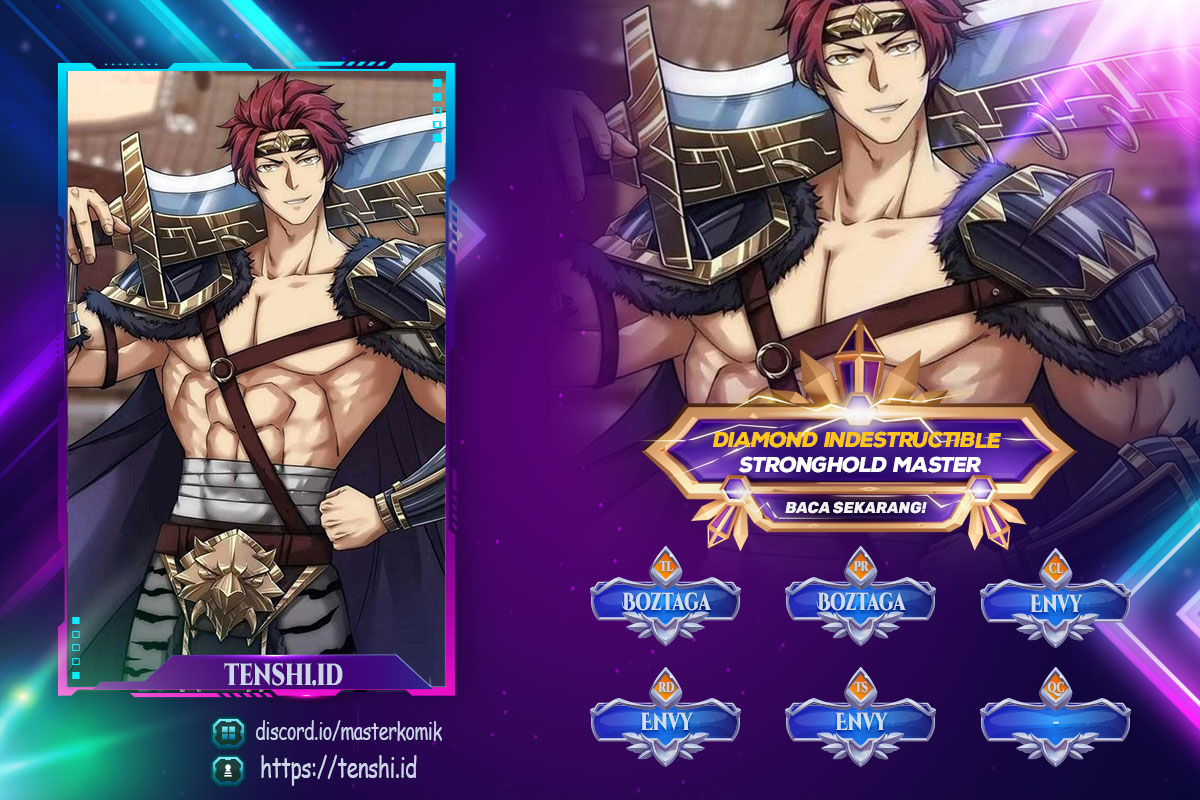Image resolution: width=1200 pixels, height=800 pixels.
Task: Pick the TS Envy badge
Action: pyautogui.click(x=860, y=720)
